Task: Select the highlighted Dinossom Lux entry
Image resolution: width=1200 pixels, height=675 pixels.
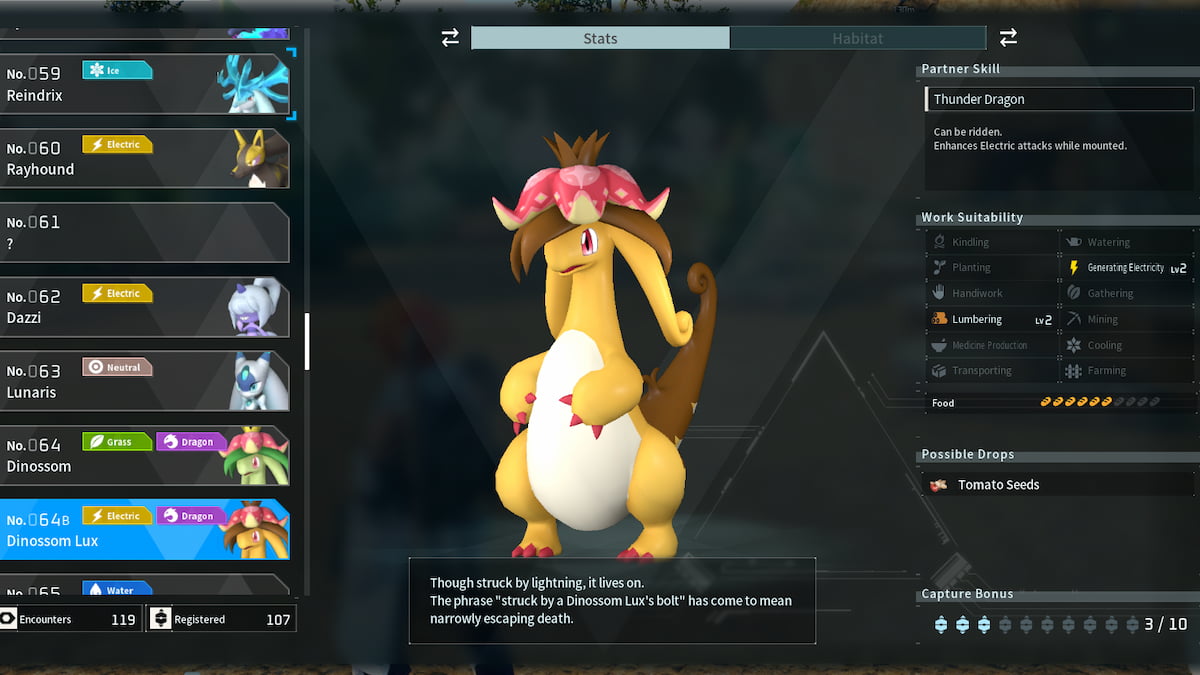Action: click(x=145, y=528)
